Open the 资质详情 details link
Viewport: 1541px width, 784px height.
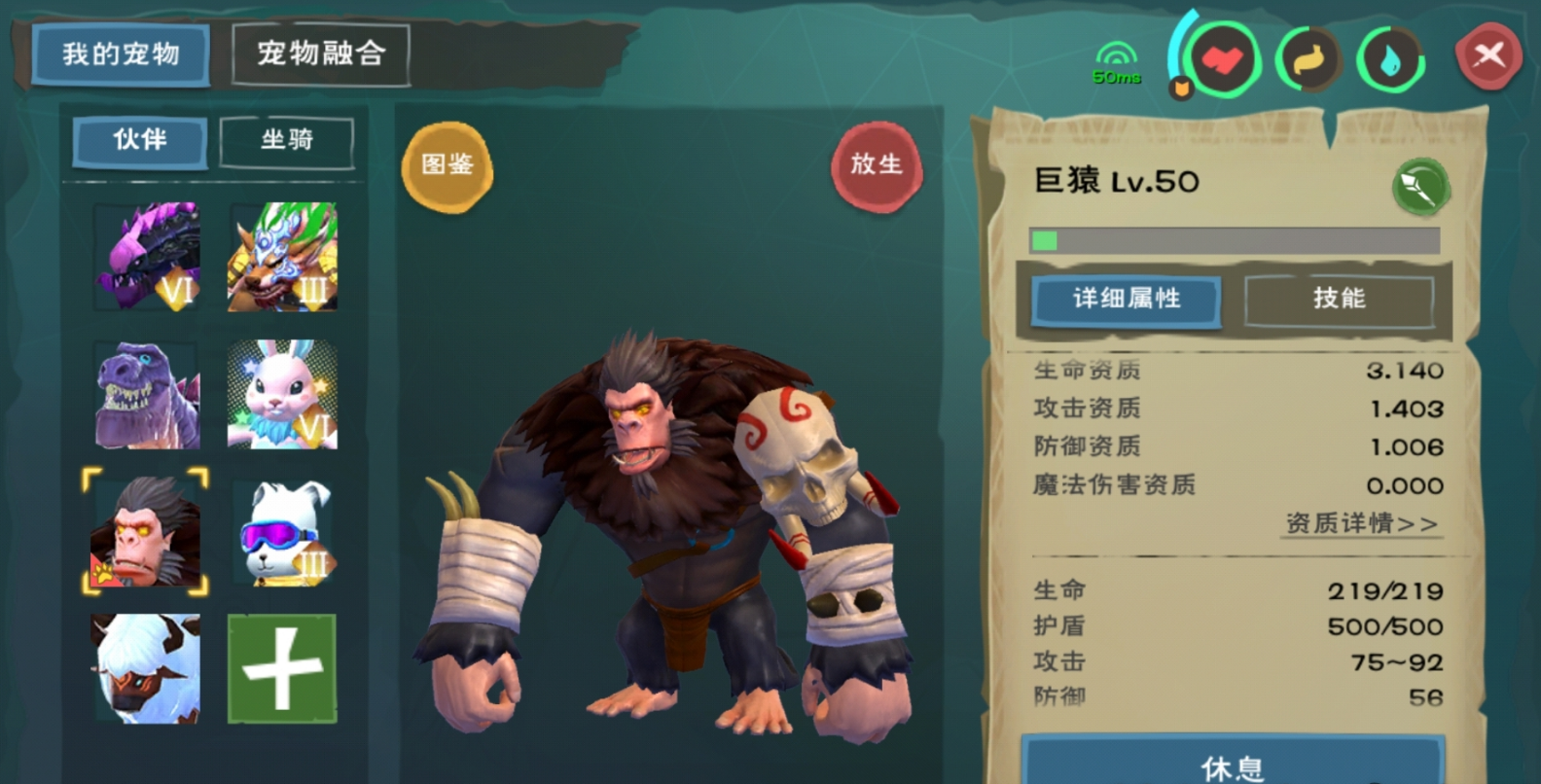tap(1360, 524)
